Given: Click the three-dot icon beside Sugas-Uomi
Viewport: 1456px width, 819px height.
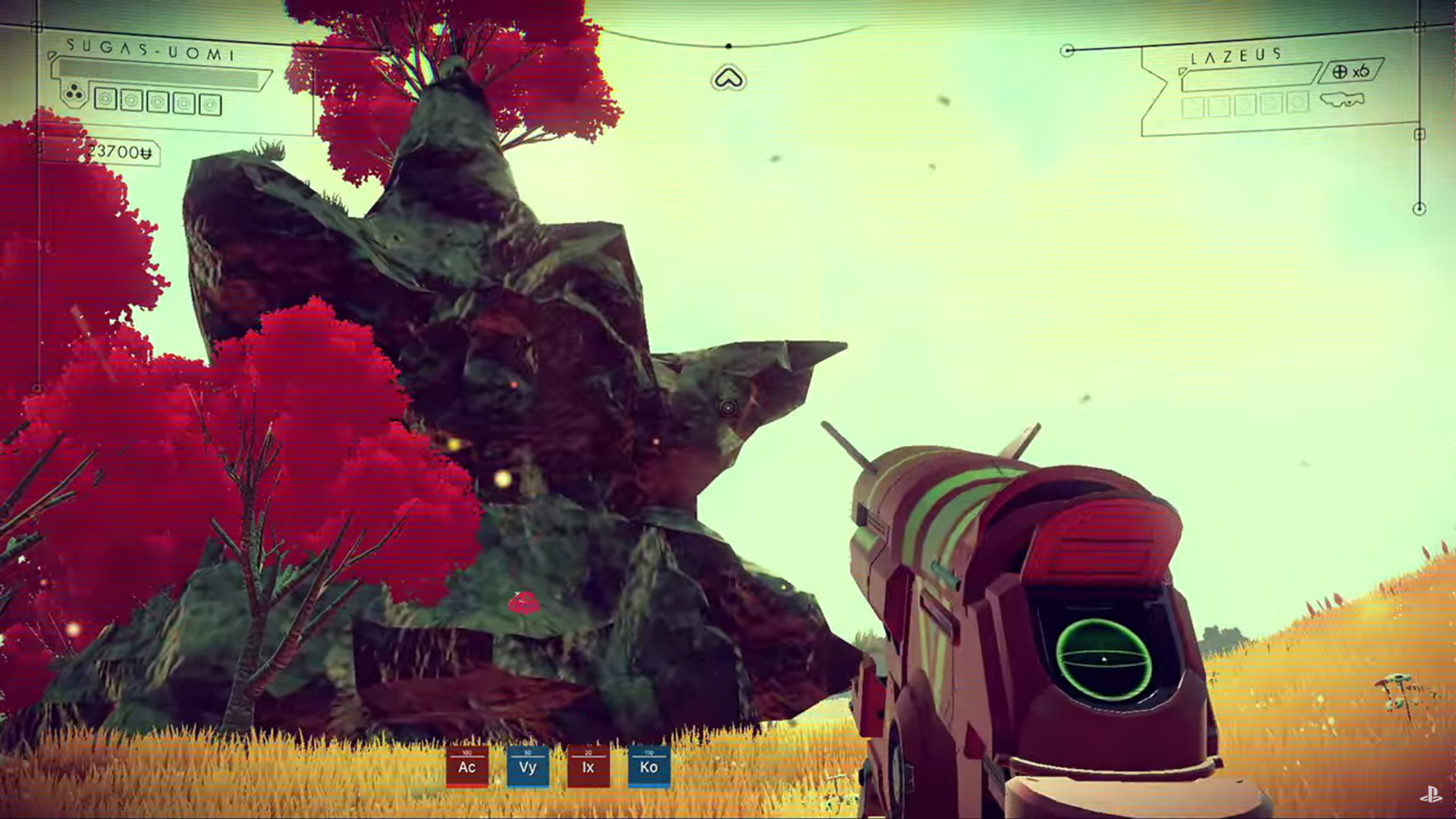Looking at the screenshot, I should [74, 95].
